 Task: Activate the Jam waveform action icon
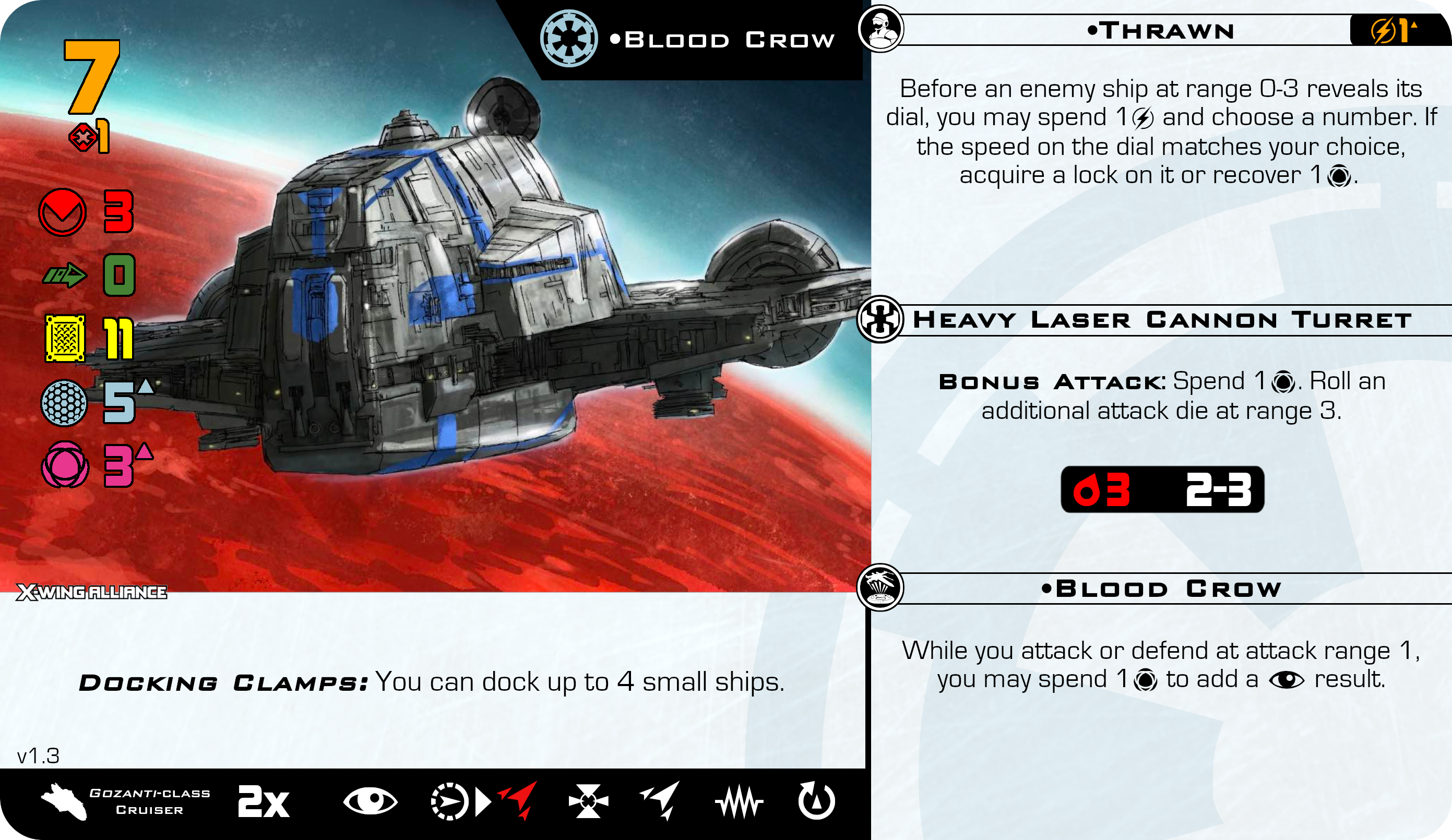point(739,801)
